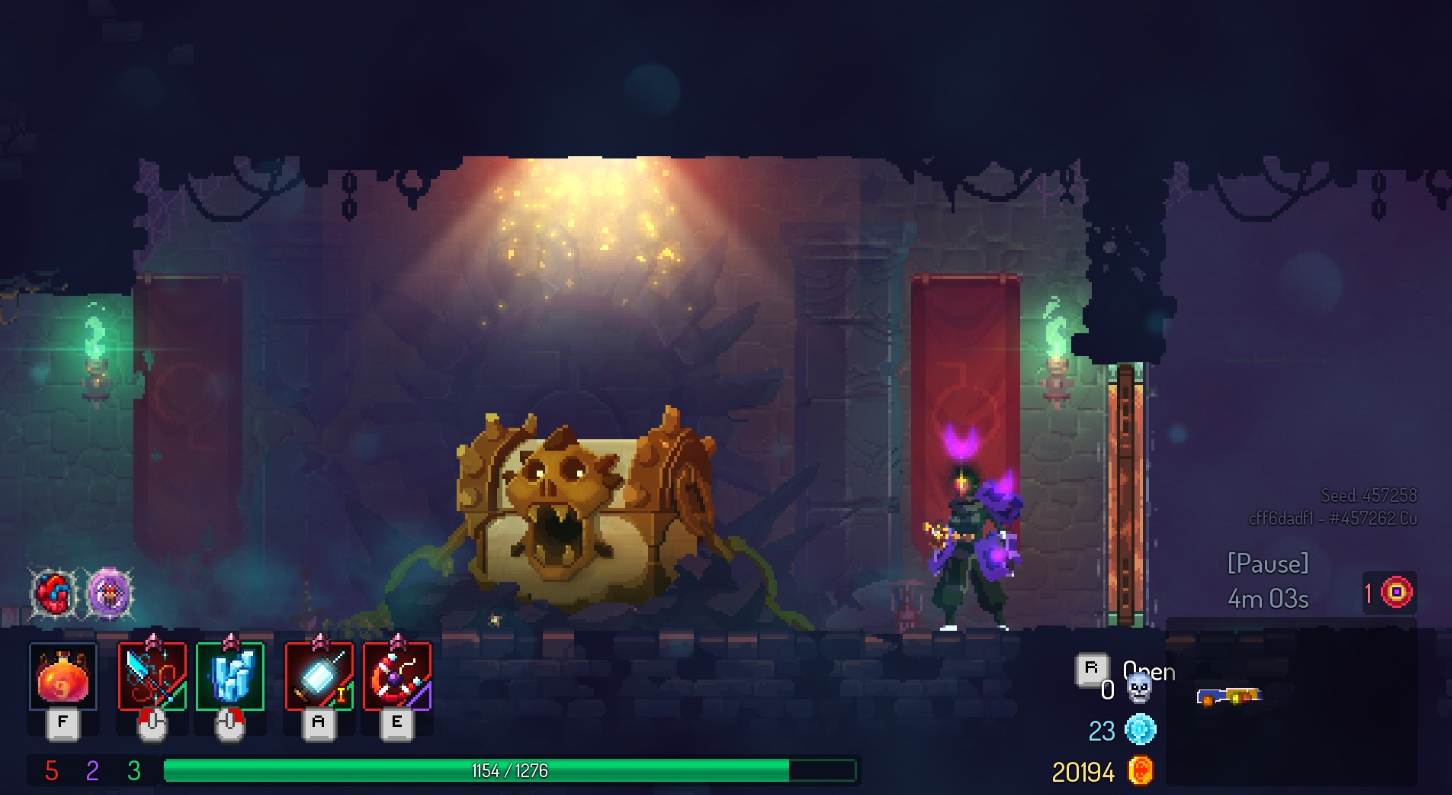
Task: Select the health flask icon labeled F
Action: pos(61,678)
